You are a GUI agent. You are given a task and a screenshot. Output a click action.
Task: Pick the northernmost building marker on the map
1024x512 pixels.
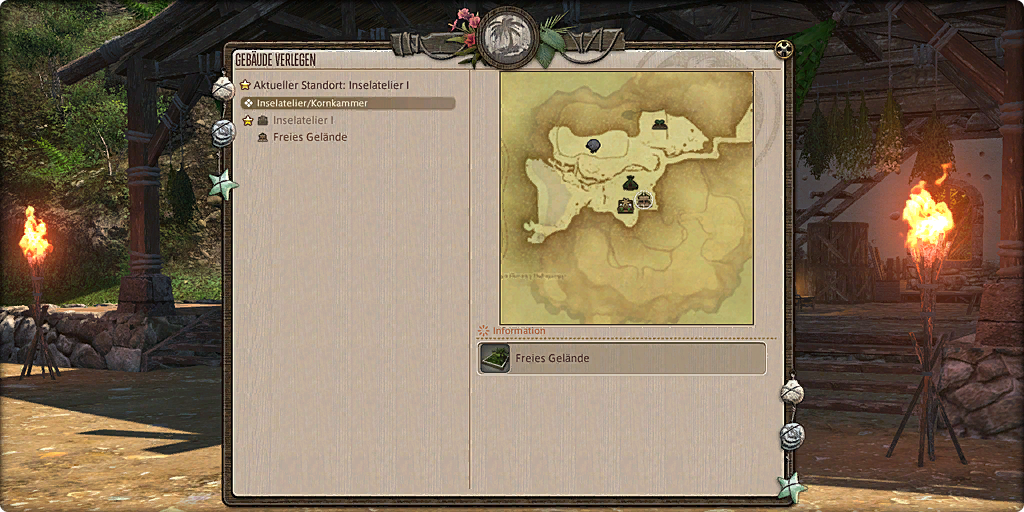[x=660, y=124]
